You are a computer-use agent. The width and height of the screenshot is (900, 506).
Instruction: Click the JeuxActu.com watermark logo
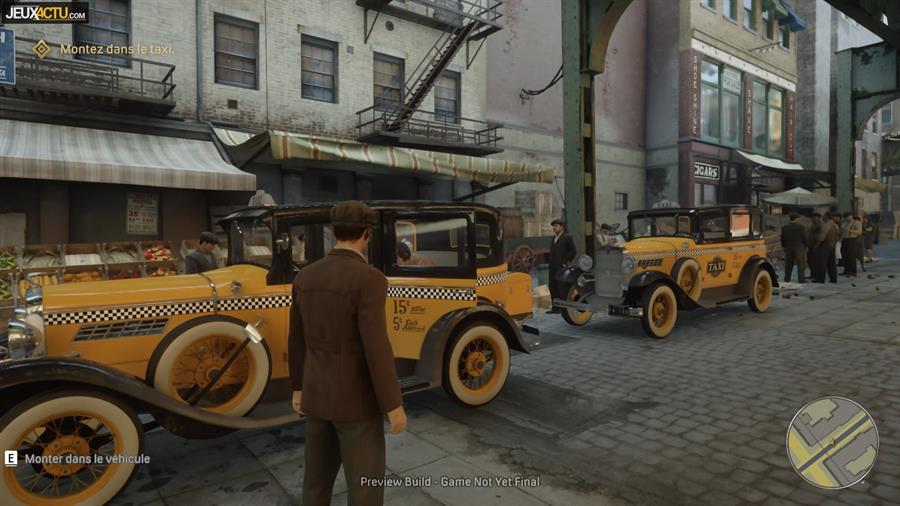(45, 12)
